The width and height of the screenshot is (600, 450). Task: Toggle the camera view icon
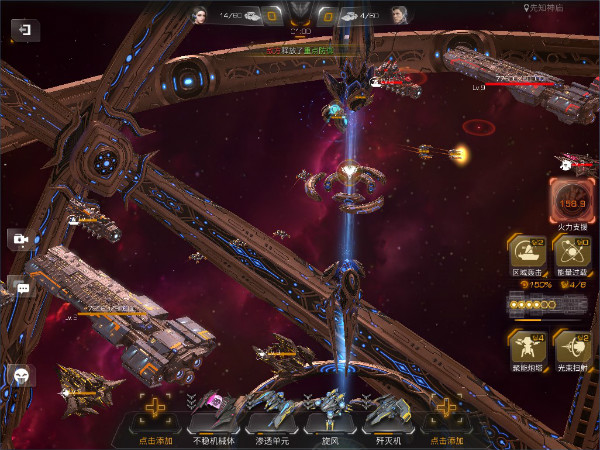[x=19, y=240]
